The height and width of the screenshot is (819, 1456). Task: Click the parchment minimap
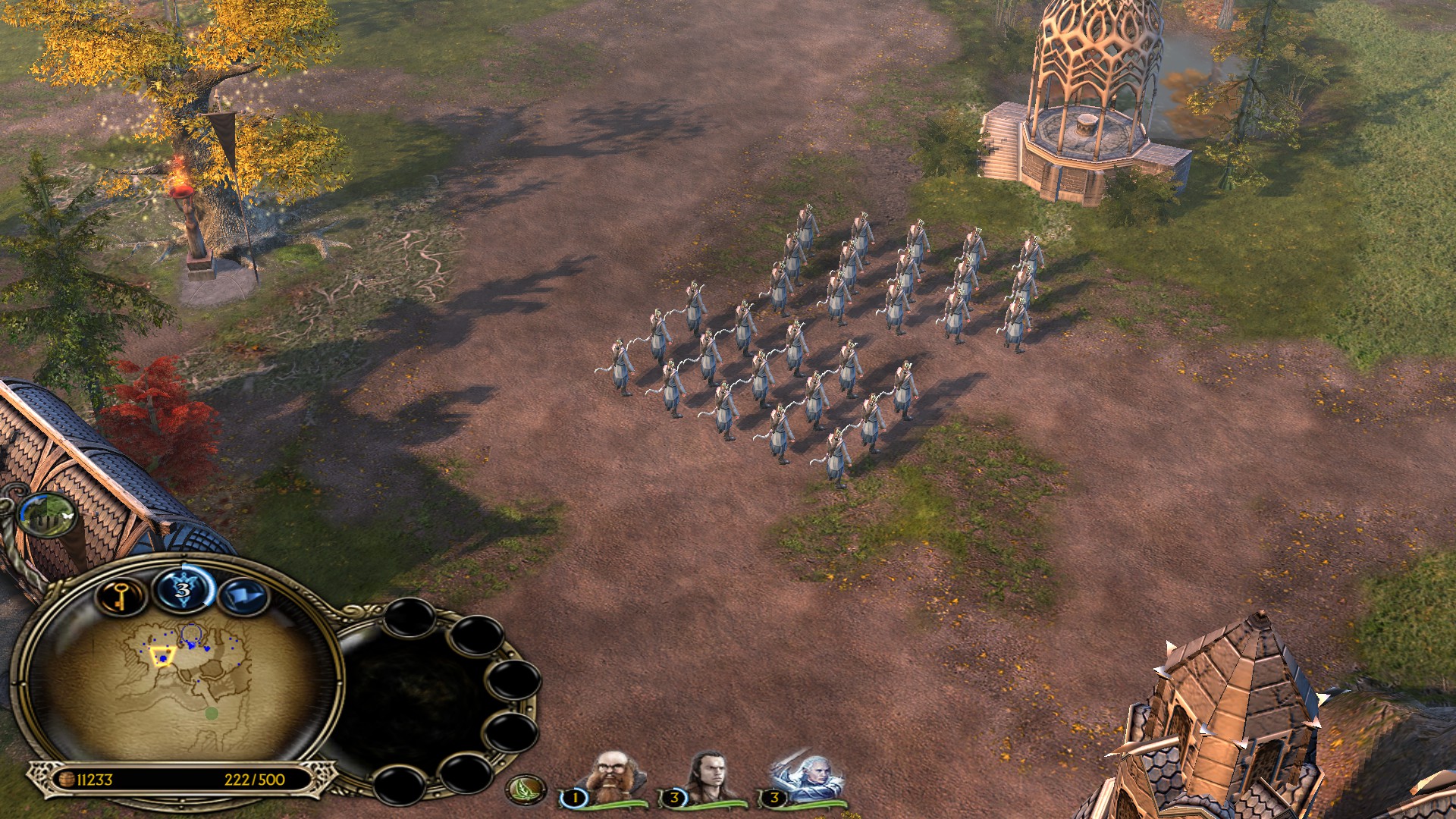(x=178, y=686)
